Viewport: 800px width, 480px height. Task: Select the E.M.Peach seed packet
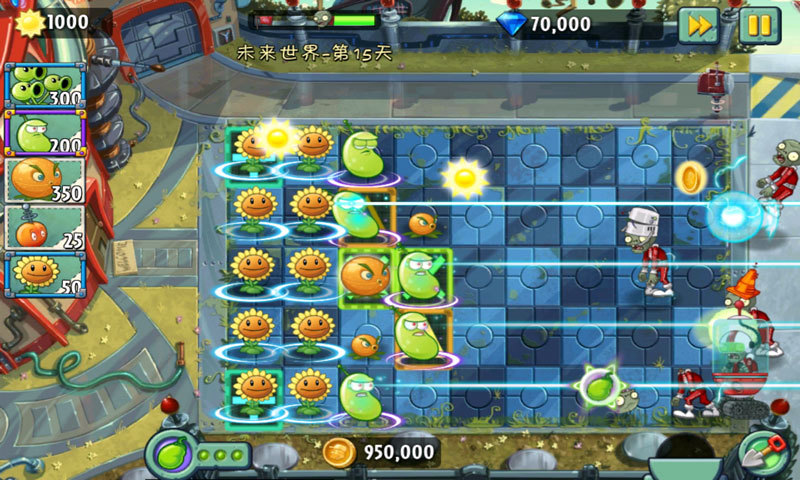click(x=44, y=227)
